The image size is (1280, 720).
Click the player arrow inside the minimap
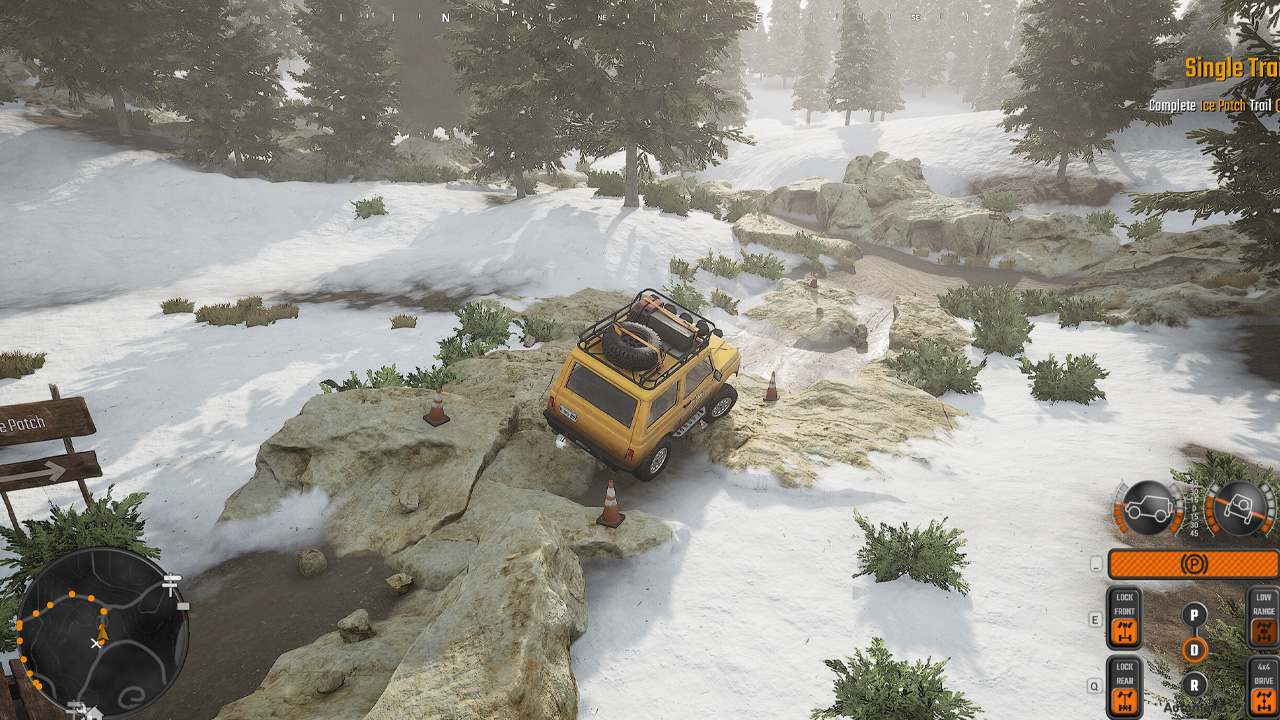[x=103, y=632]
